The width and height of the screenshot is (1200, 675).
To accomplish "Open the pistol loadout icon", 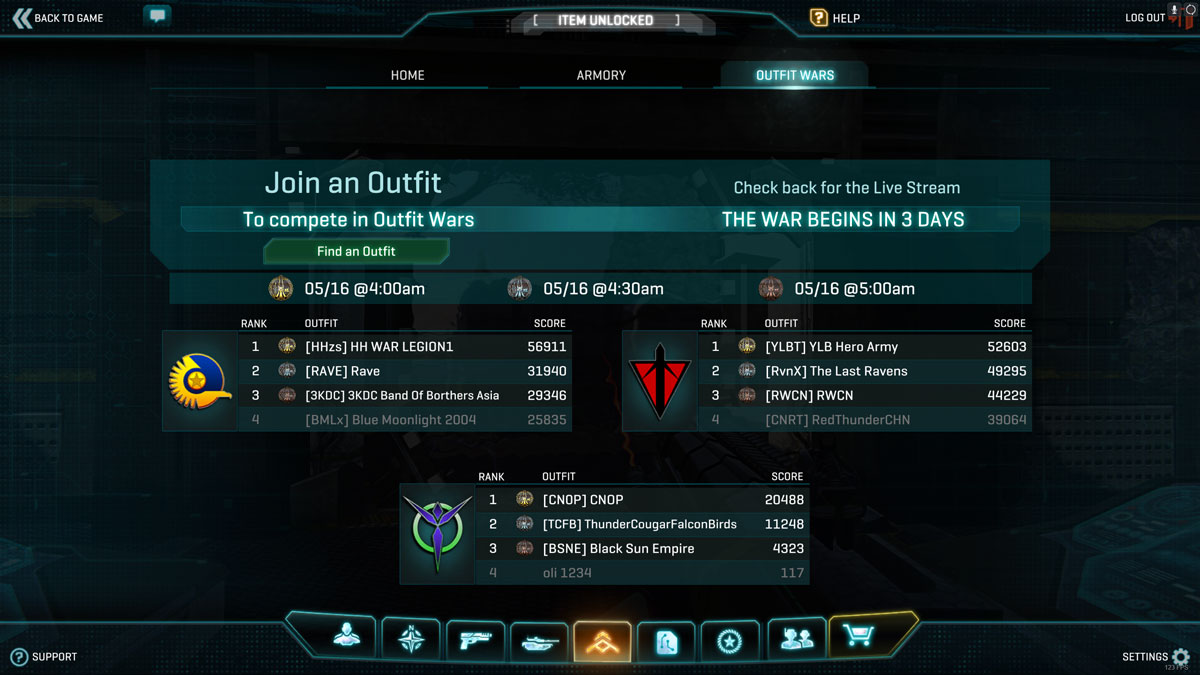I will click(475, 640).
